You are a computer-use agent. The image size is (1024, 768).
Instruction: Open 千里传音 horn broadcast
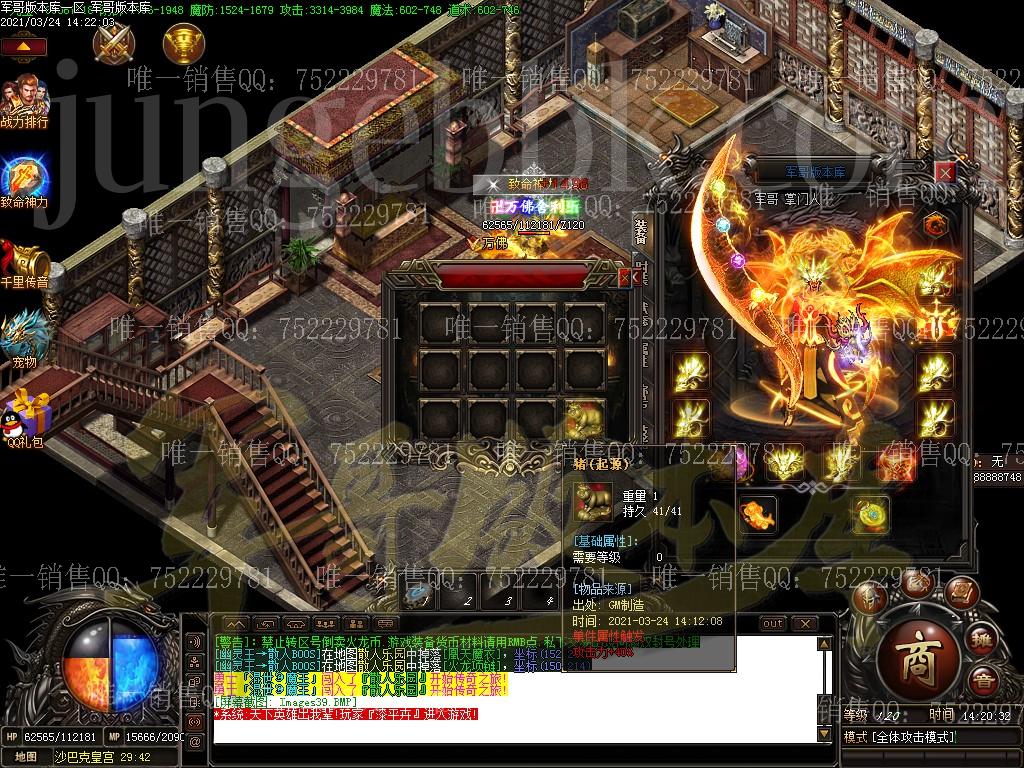(x=24, y=260)
